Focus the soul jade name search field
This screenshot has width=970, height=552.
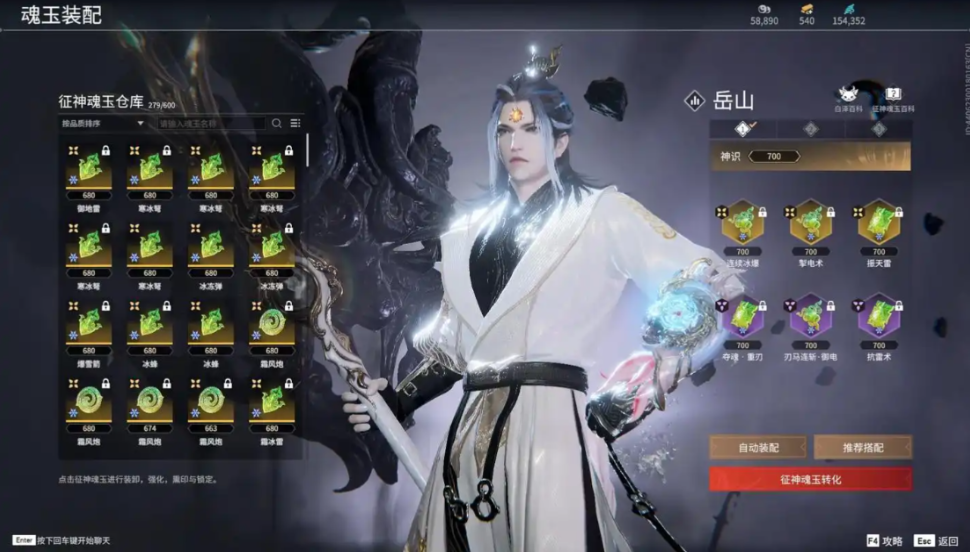(x=212, y=123)
